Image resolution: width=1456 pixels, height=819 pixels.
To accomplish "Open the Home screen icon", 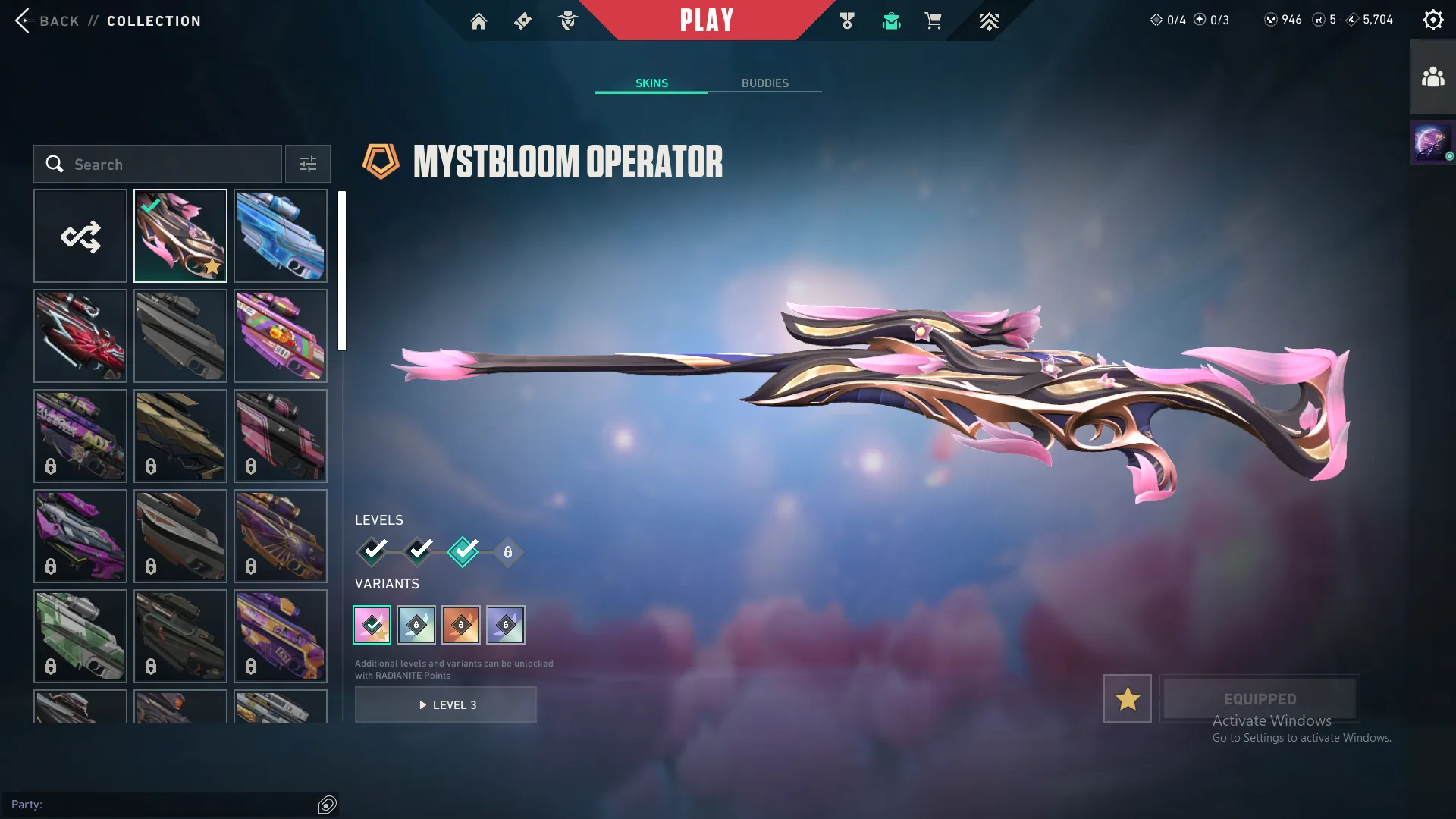I will click(479, 21).
